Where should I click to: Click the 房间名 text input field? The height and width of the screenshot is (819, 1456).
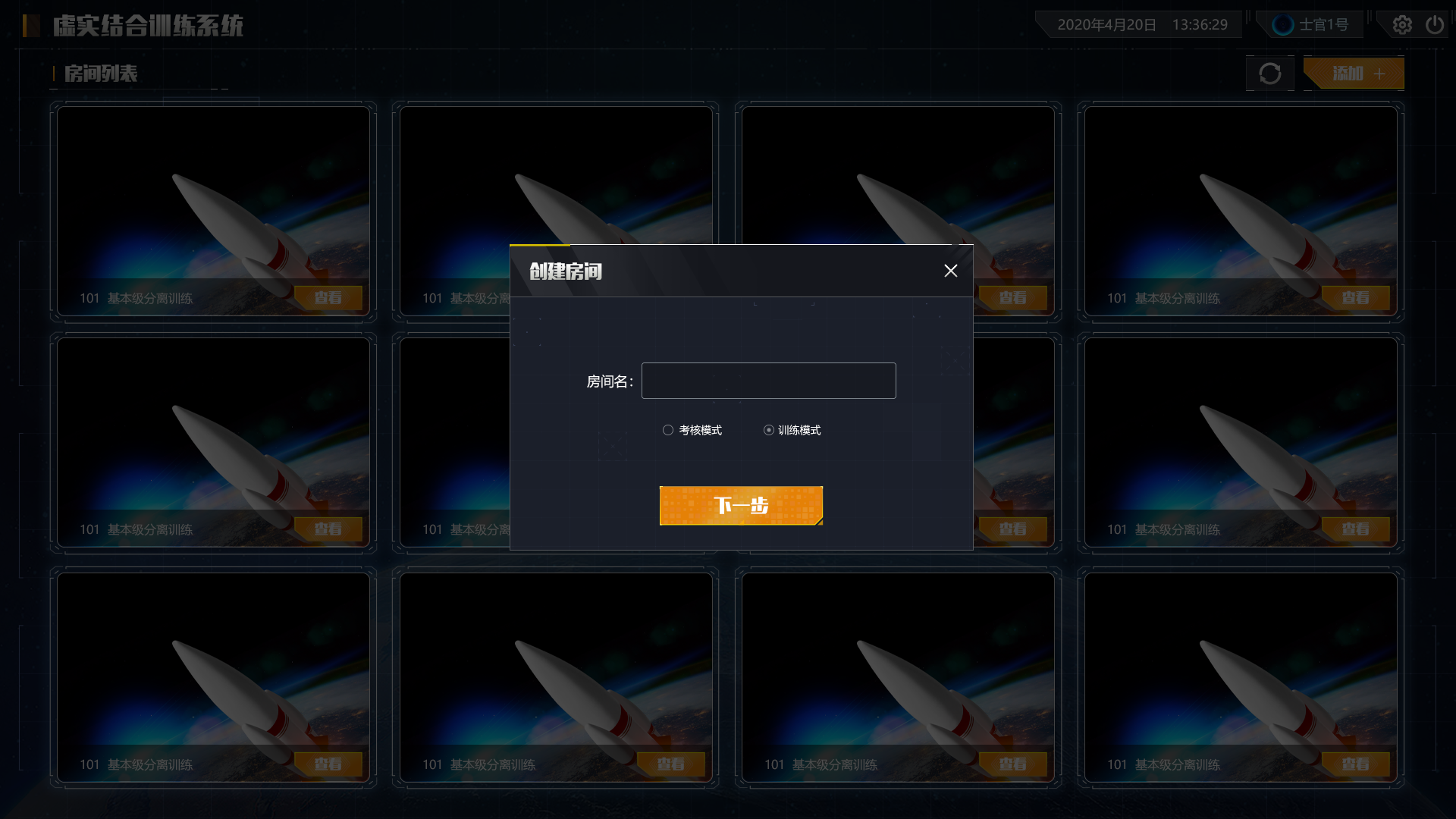(x=768, y=381)
